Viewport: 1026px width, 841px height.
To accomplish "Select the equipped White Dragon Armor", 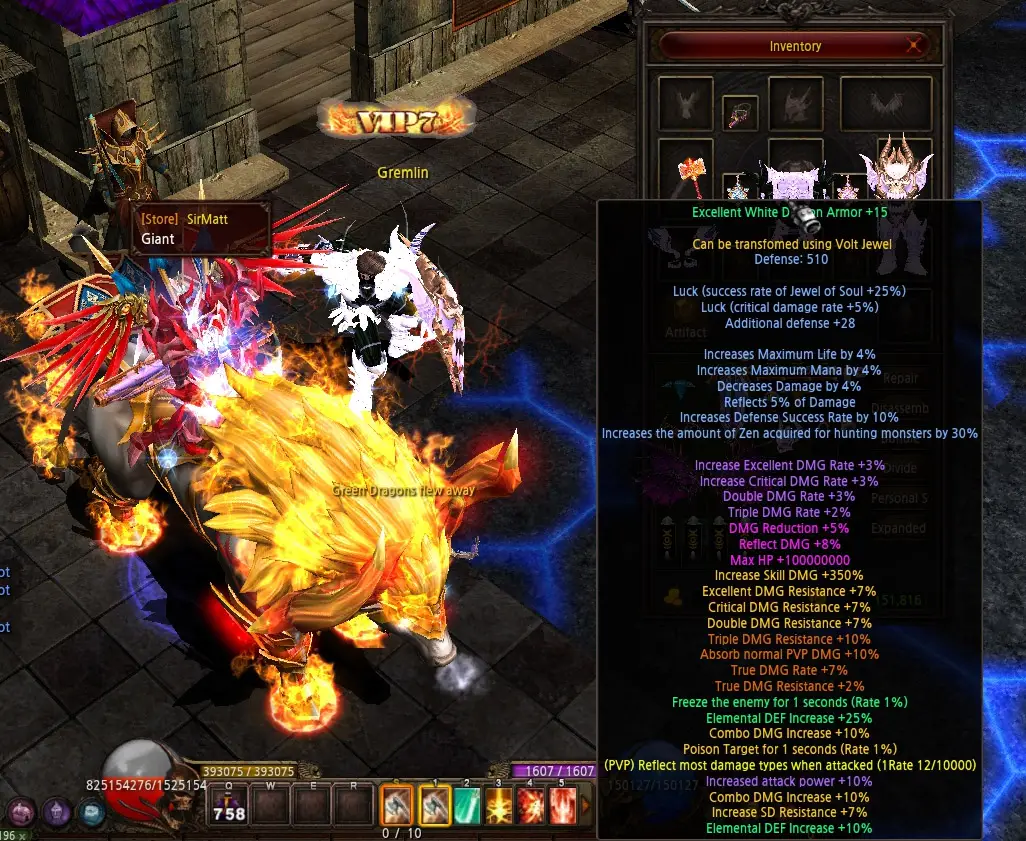I will [792, 185].
